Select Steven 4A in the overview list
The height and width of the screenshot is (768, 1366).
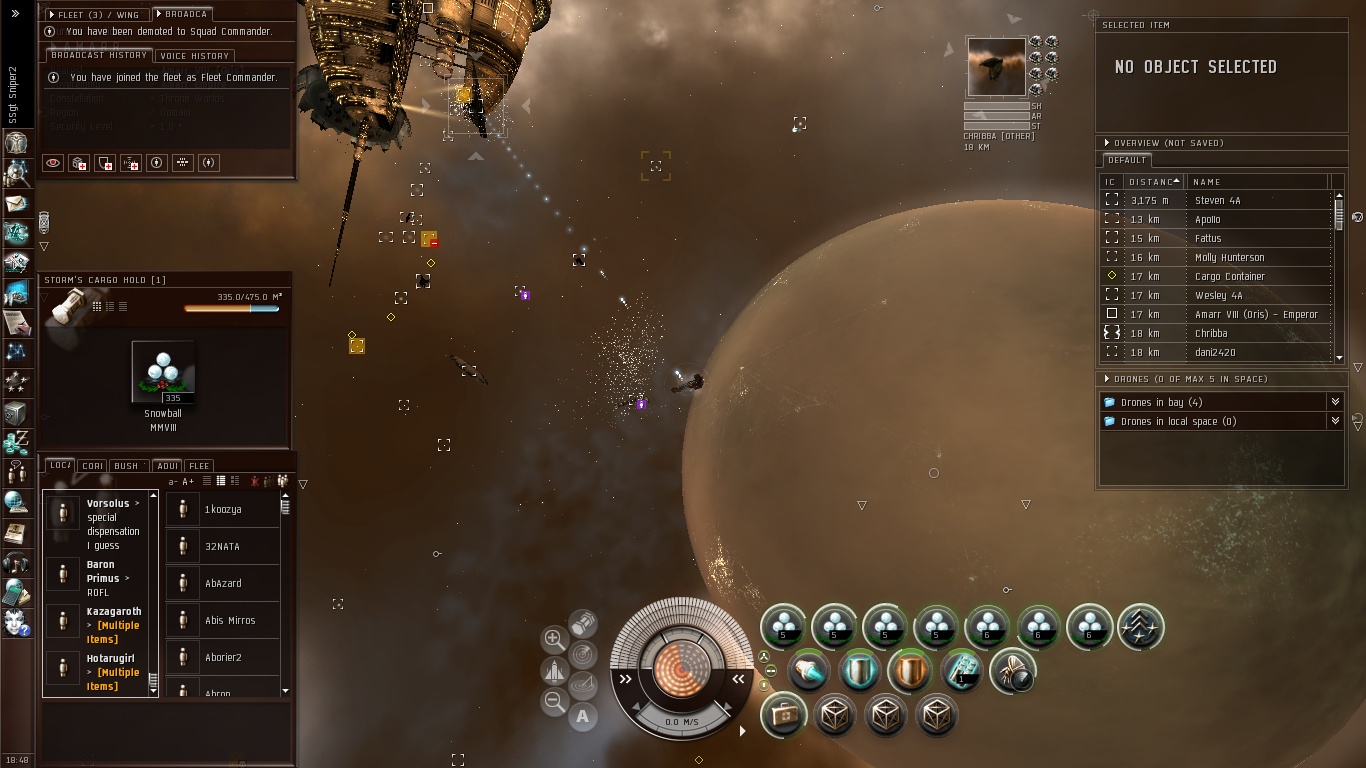(1217, 200)
